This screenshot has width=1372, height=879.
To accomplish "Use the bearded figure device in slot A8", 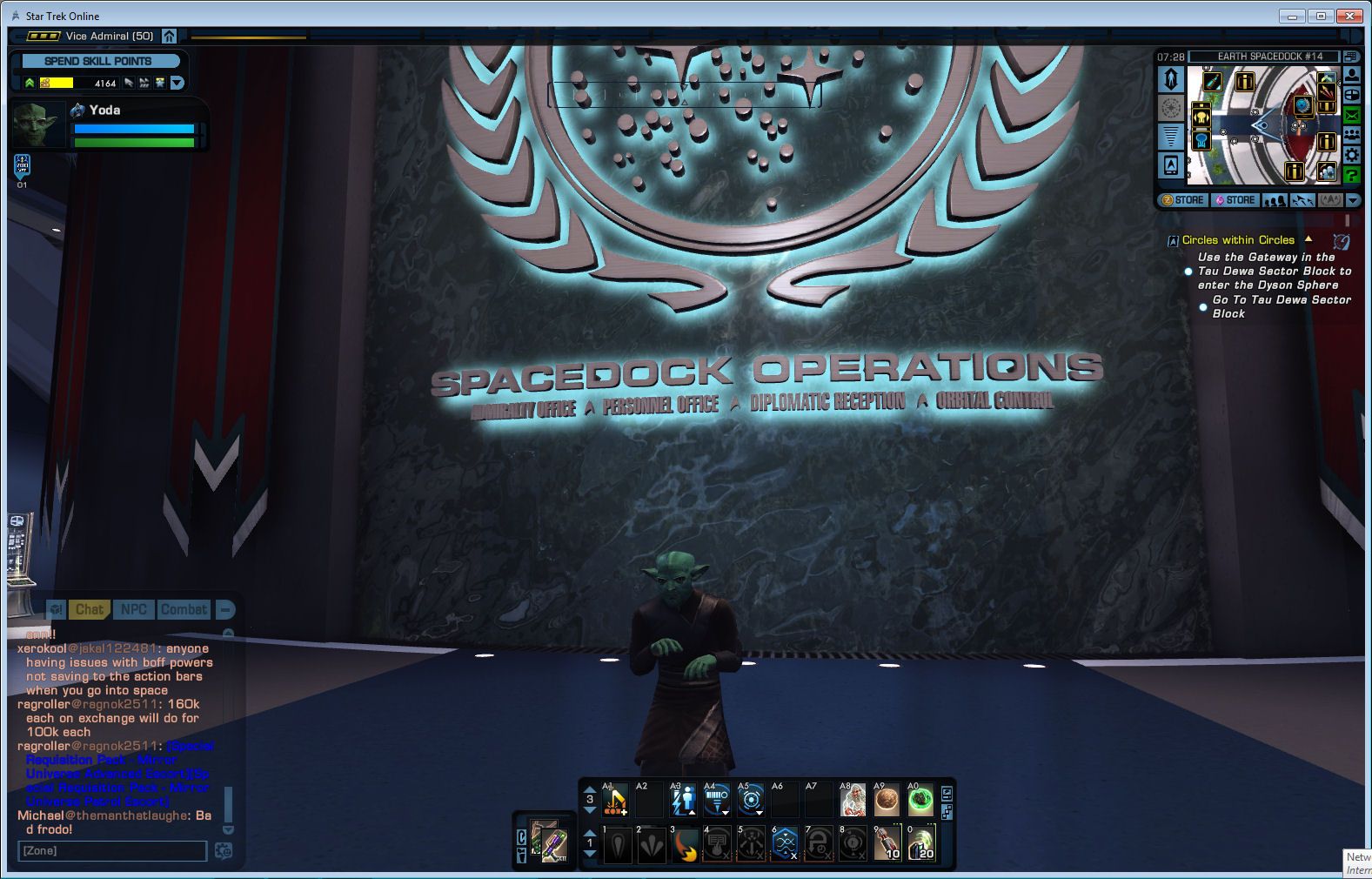I will (x=853, y=800).
